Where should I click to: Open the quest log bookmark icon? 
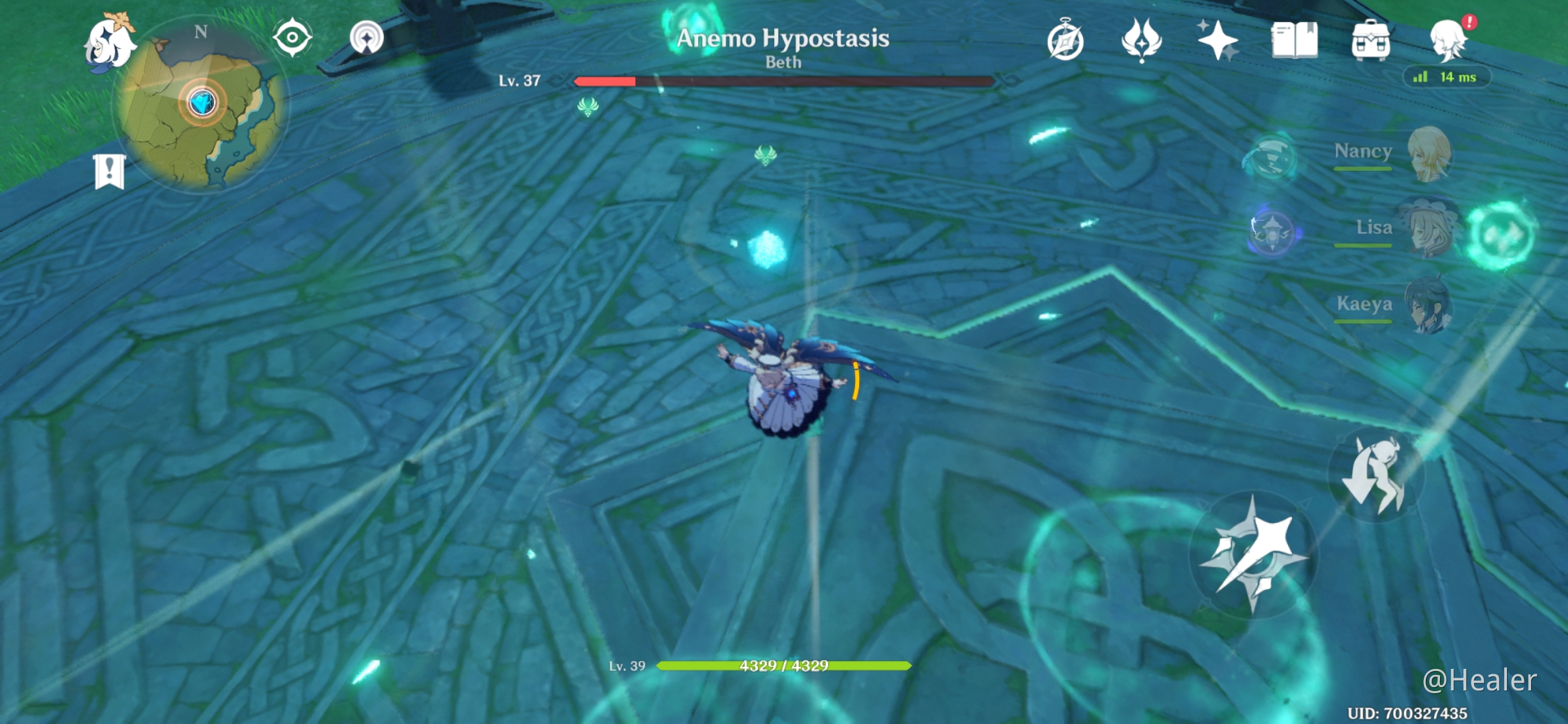click(x=109, y=171)
